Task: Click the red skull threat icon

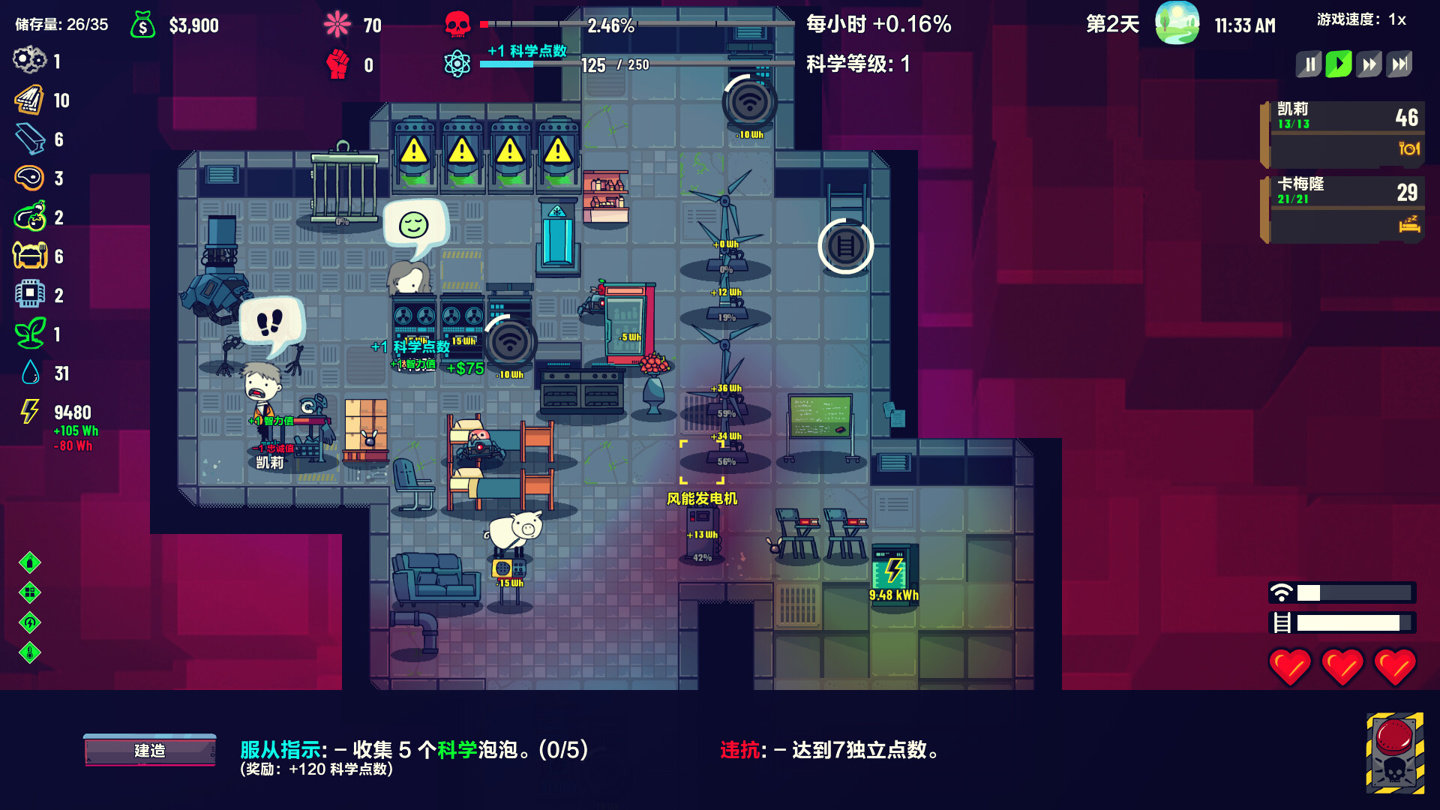Action: 457,24
